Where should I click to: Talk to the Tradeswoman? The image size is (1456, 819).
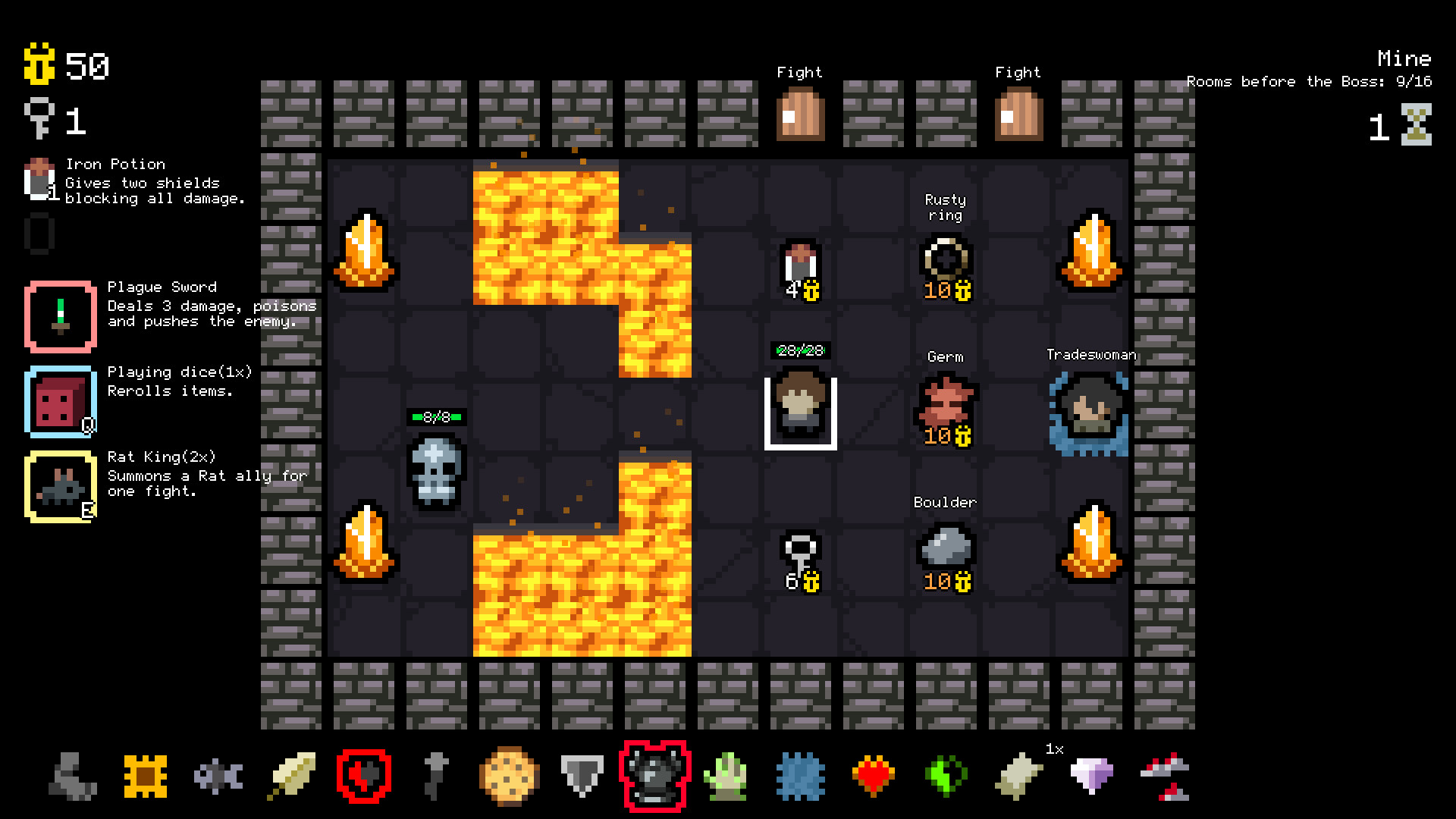(1090, 409)
